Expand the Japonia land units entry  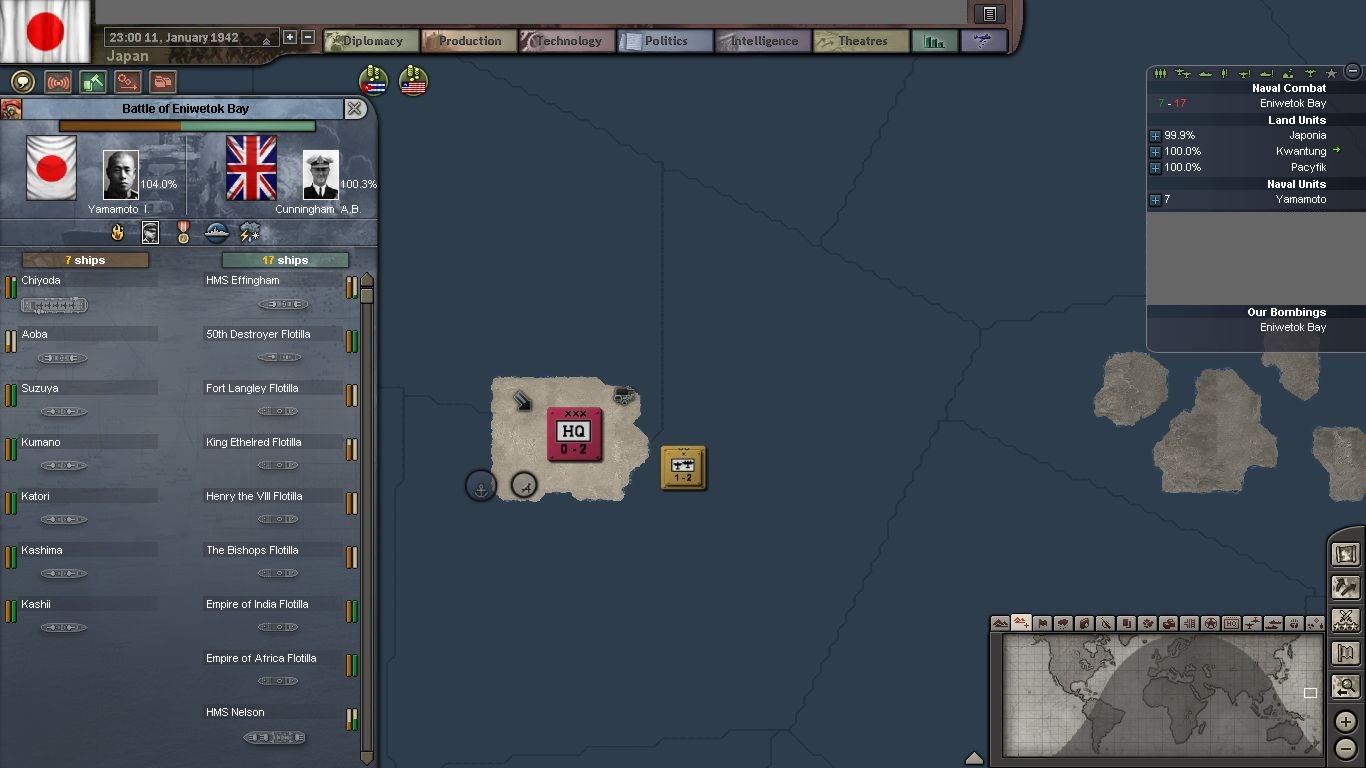pos(1155,136)
